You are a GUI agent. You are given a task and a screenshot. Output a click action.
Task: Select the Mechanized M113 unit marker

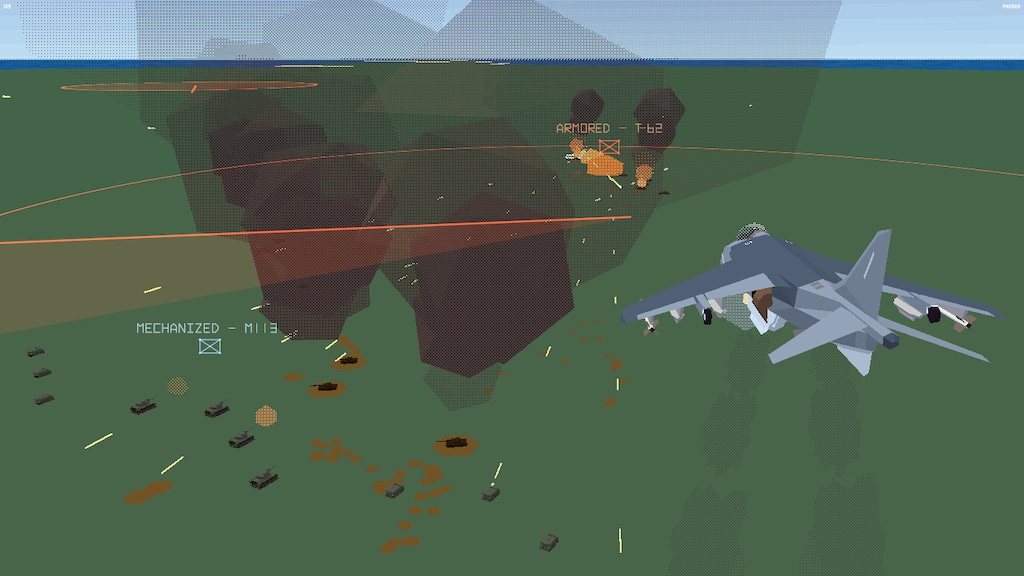209,346
